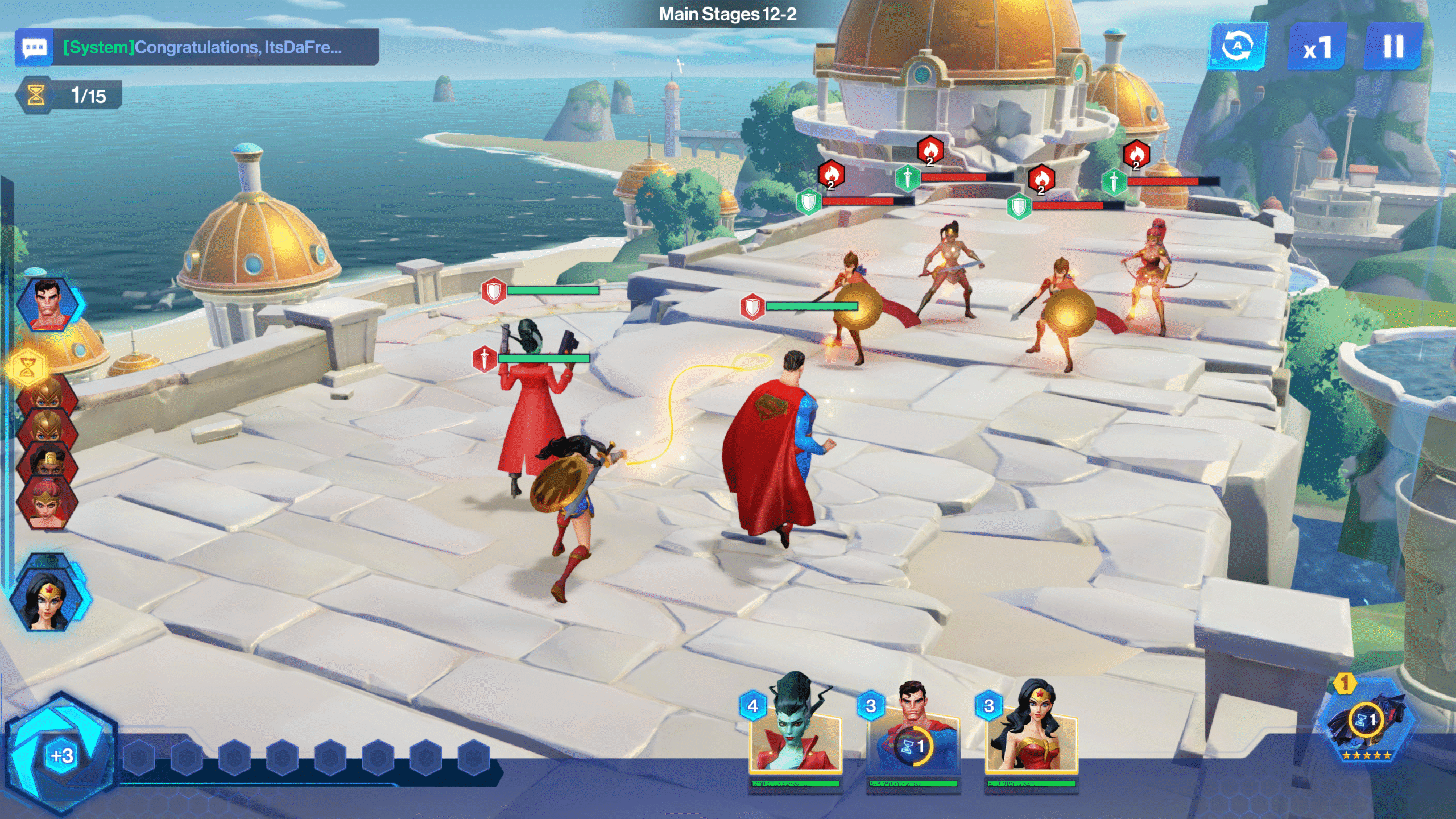
Task: Tap the blue +3 energy crystal
Action: click(x=61, y=754)
